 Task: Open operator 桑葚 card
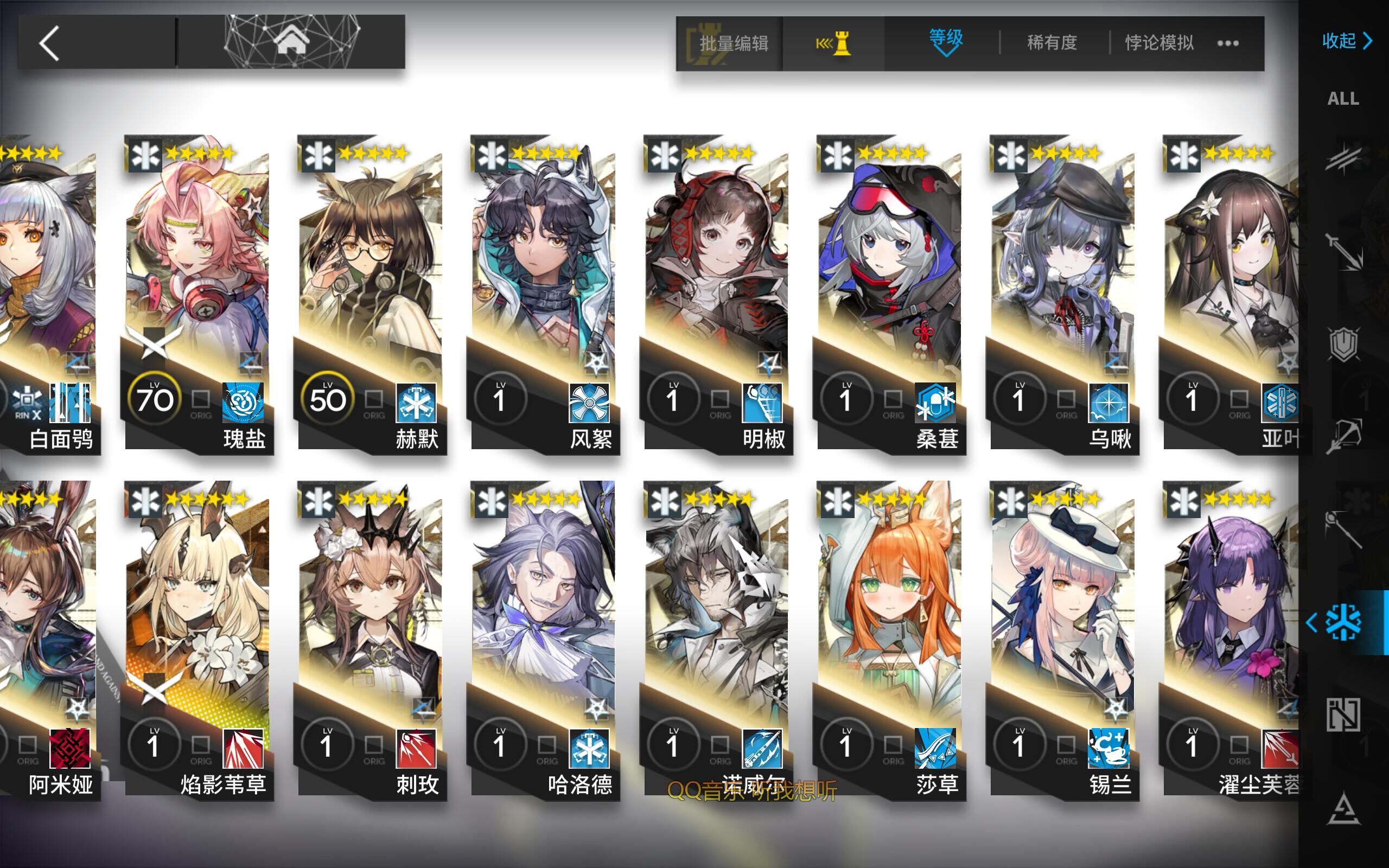click(x=890, y=293)
